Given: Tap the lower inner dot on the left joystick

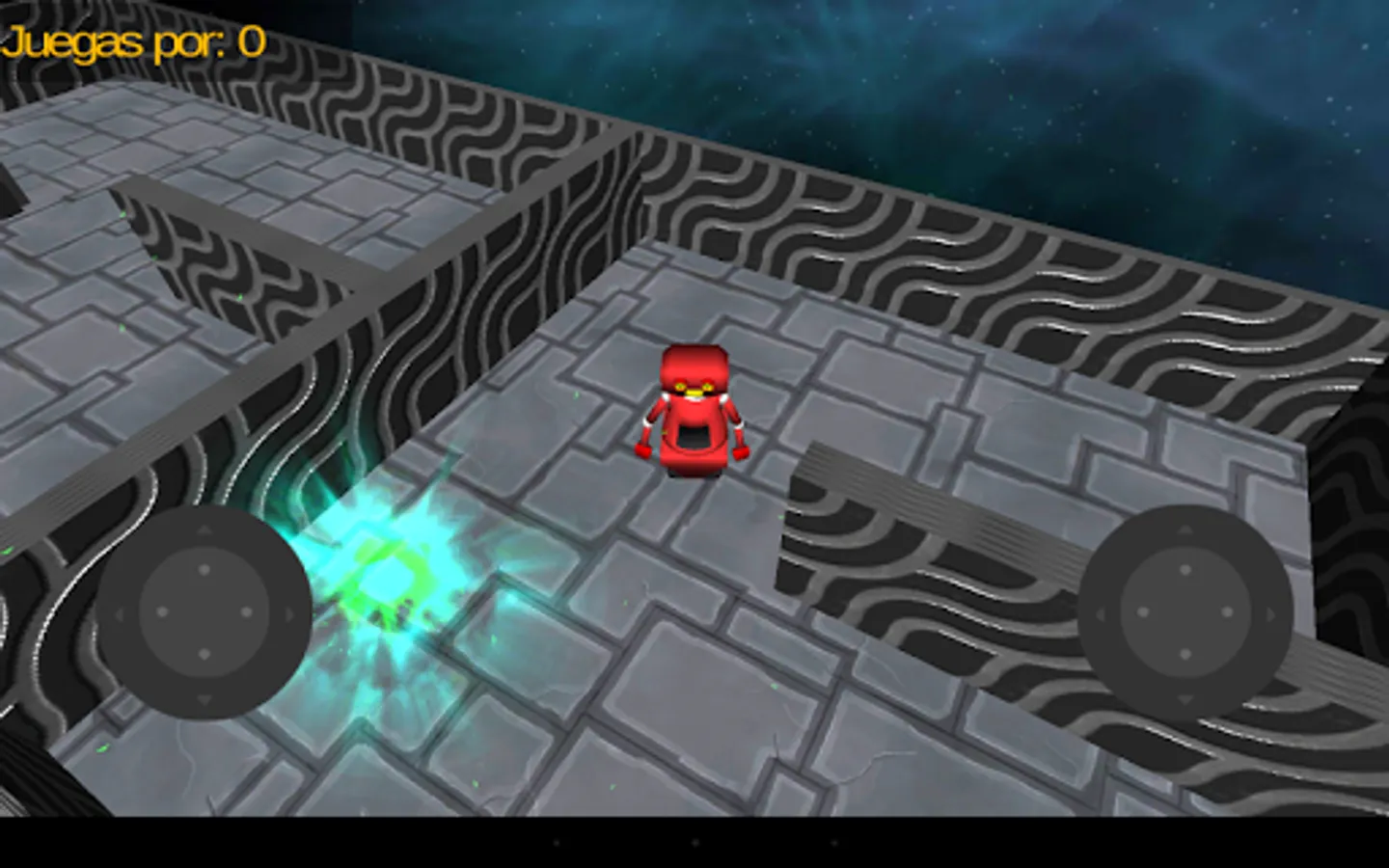Looking at the screenshot, I should [x=203, y=655].
